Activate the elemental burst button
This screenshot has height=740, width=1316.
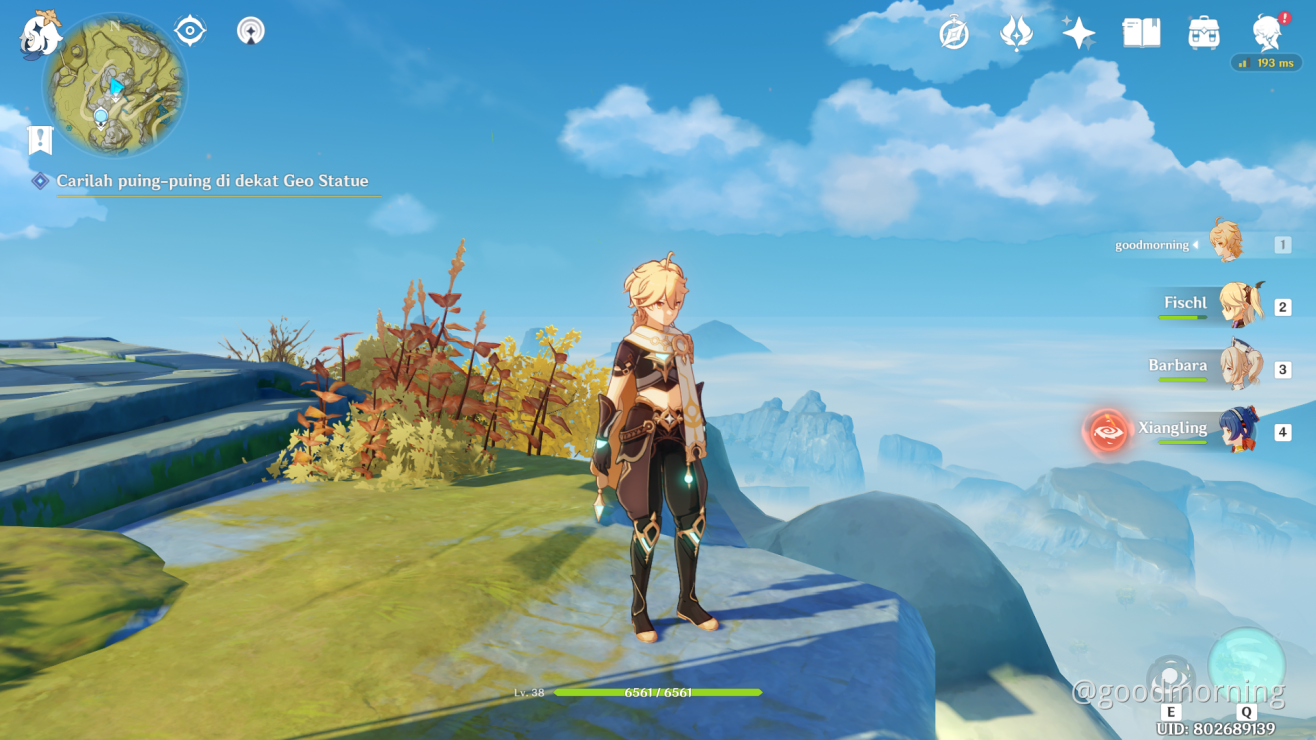(x=1246, y=666)
